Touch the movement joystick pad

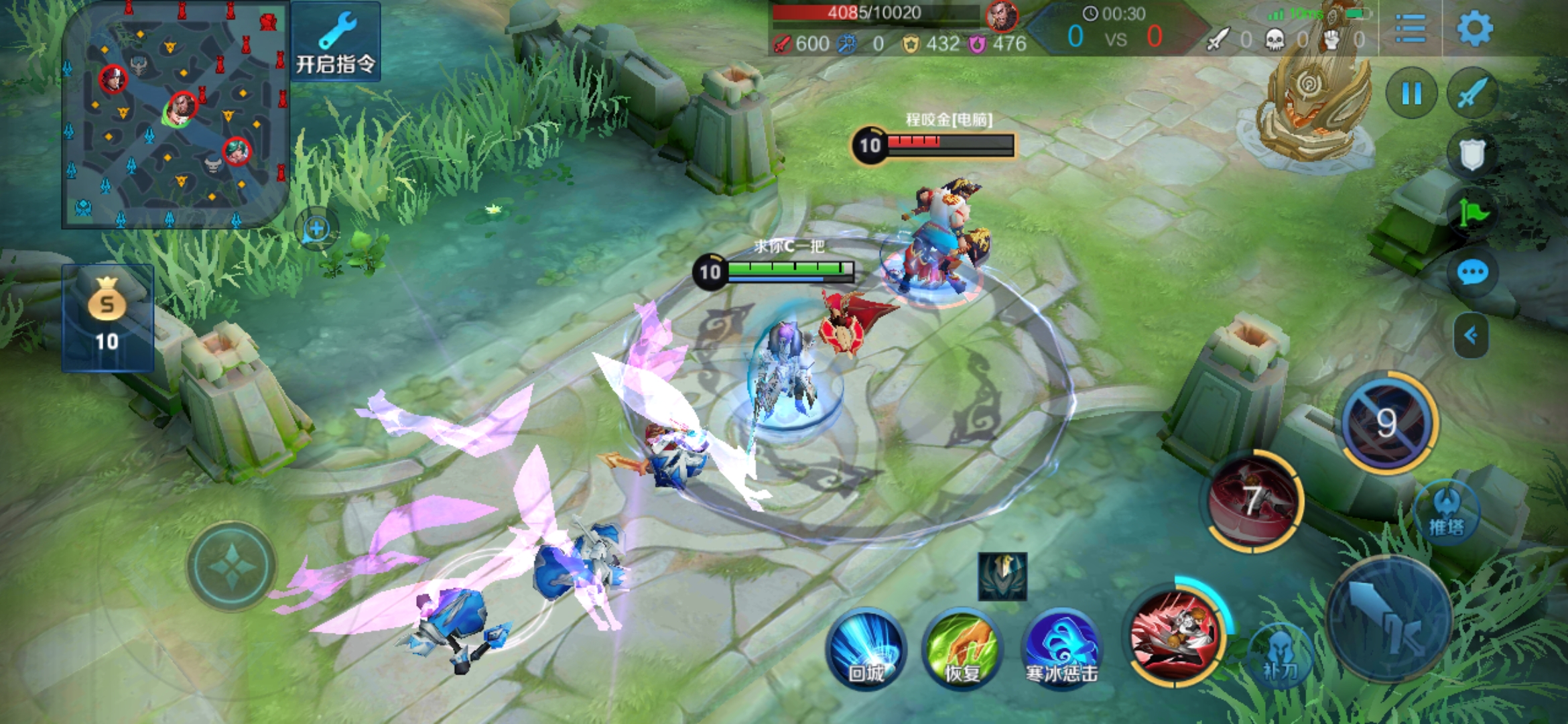[x=231, y=566]
